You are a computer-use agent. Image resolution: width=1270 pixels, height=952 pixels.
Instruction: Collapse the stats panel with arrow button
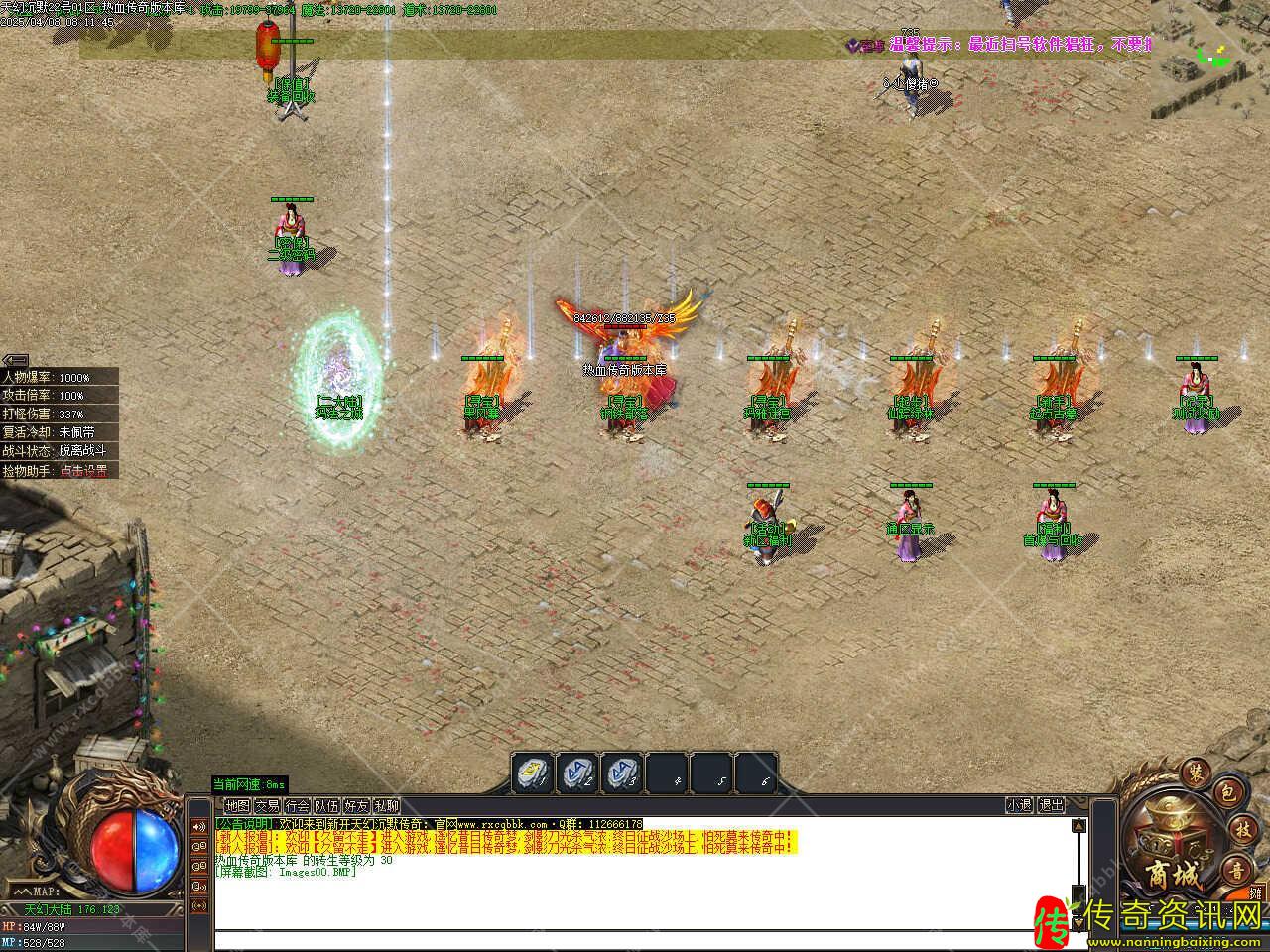tap(15, 360)
